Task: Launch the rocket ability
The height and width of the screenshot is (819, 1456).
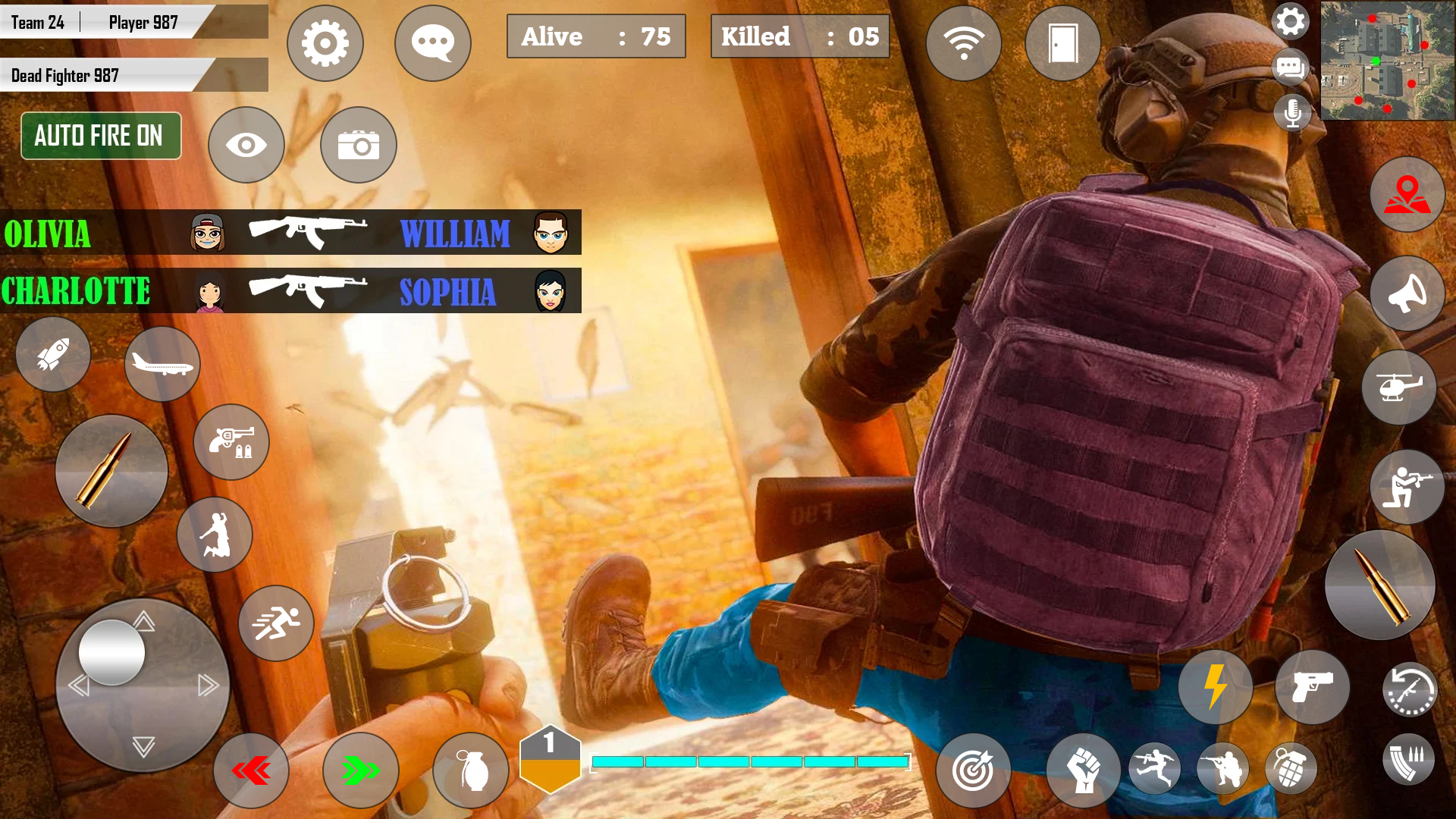Action: pos(52,354)
